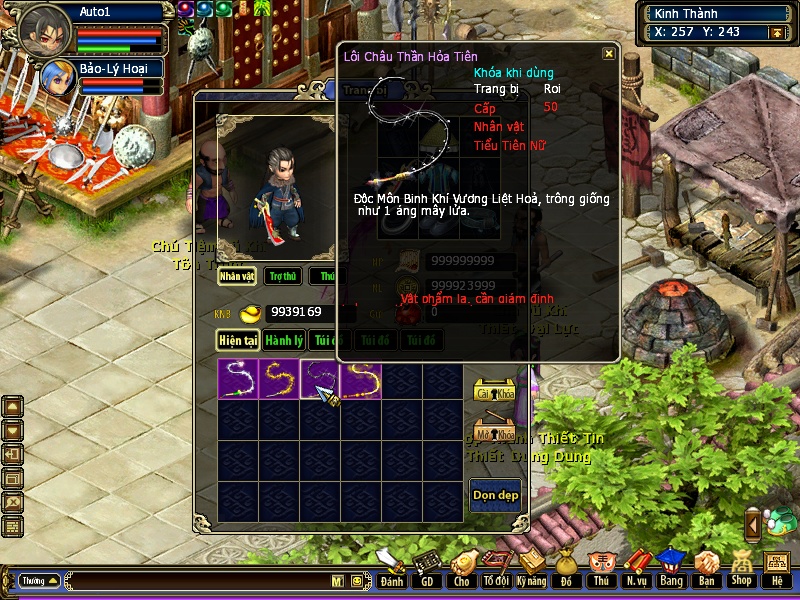
Task: Switch to the Hành lý tab
Action: pyautogui.click(x=285, y=341)
